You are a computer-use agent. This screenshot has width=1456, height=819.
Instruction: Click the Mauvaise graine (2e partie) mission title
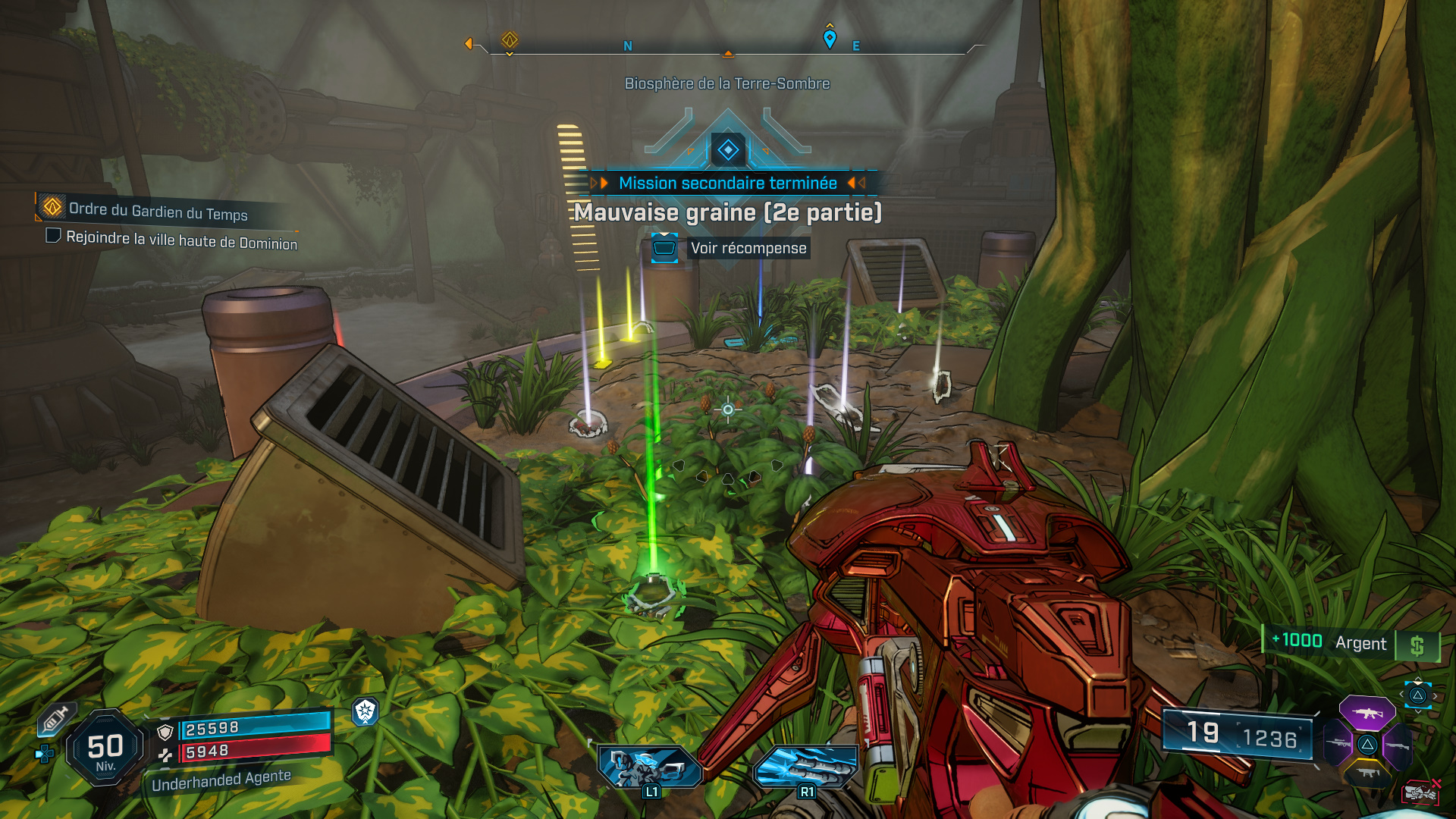728,213
